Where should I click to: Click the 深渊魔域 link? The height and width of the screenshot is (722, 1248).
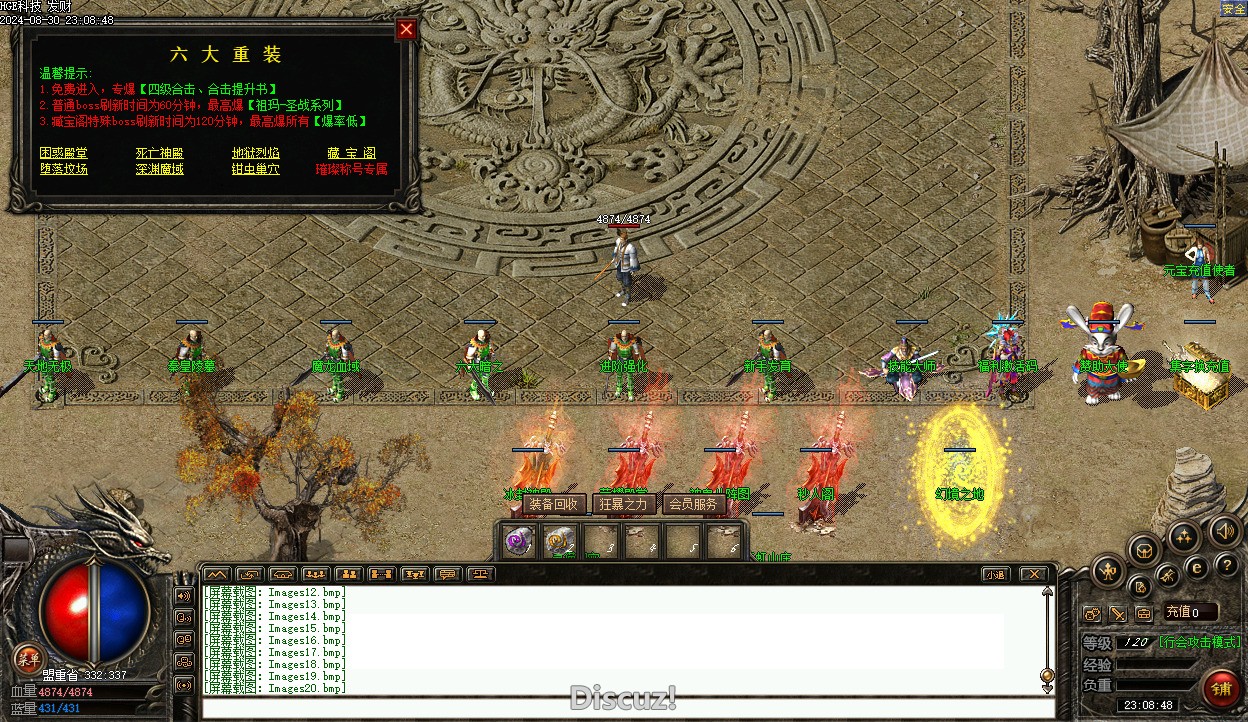click(159, 169)
